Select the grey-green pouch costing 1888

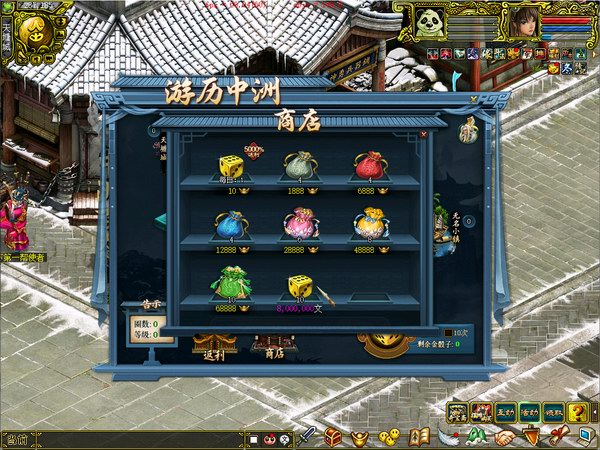tap(299, 165)
